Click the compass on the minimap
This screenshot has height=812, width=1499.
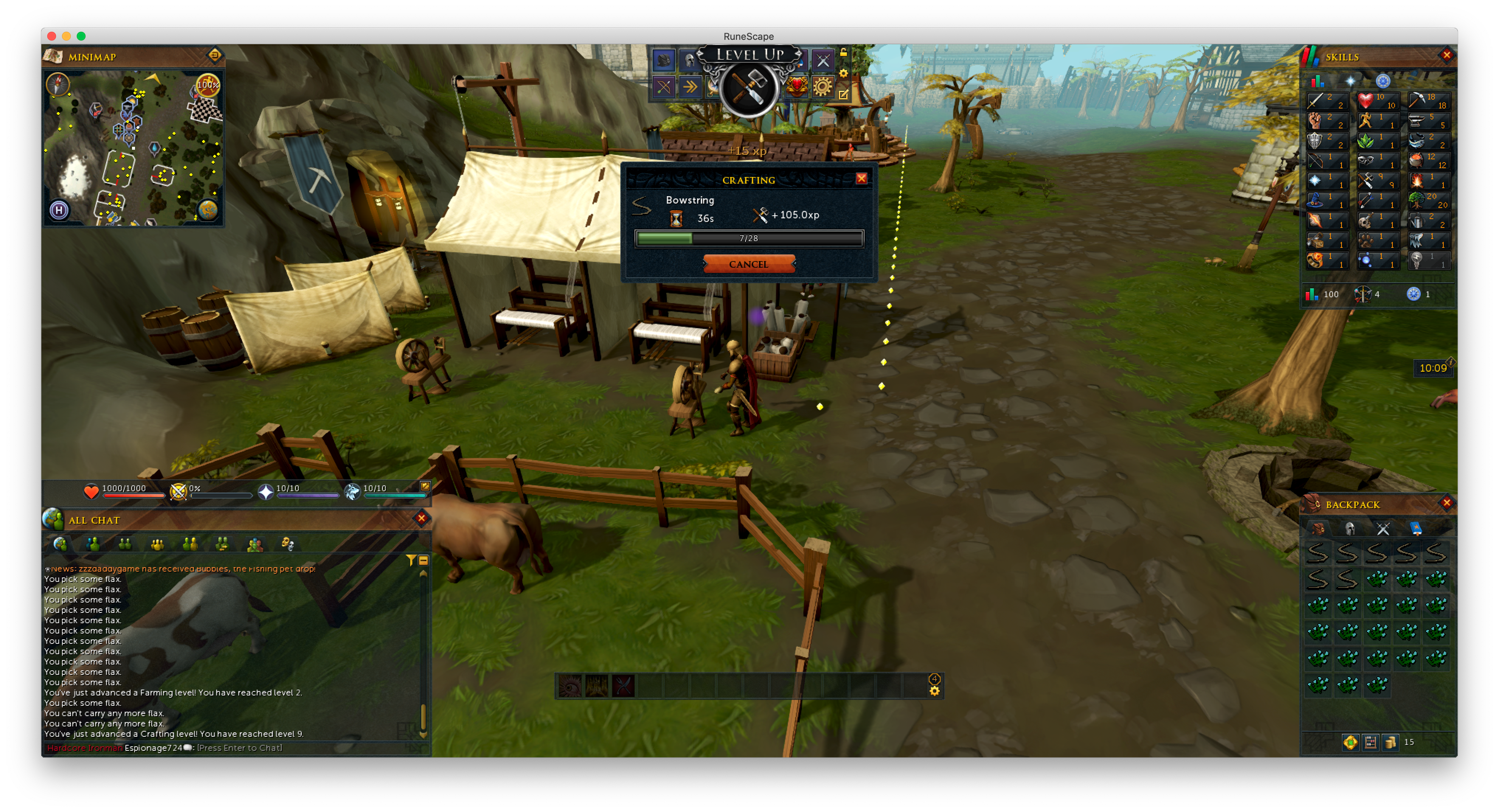(x=58, y=84)
